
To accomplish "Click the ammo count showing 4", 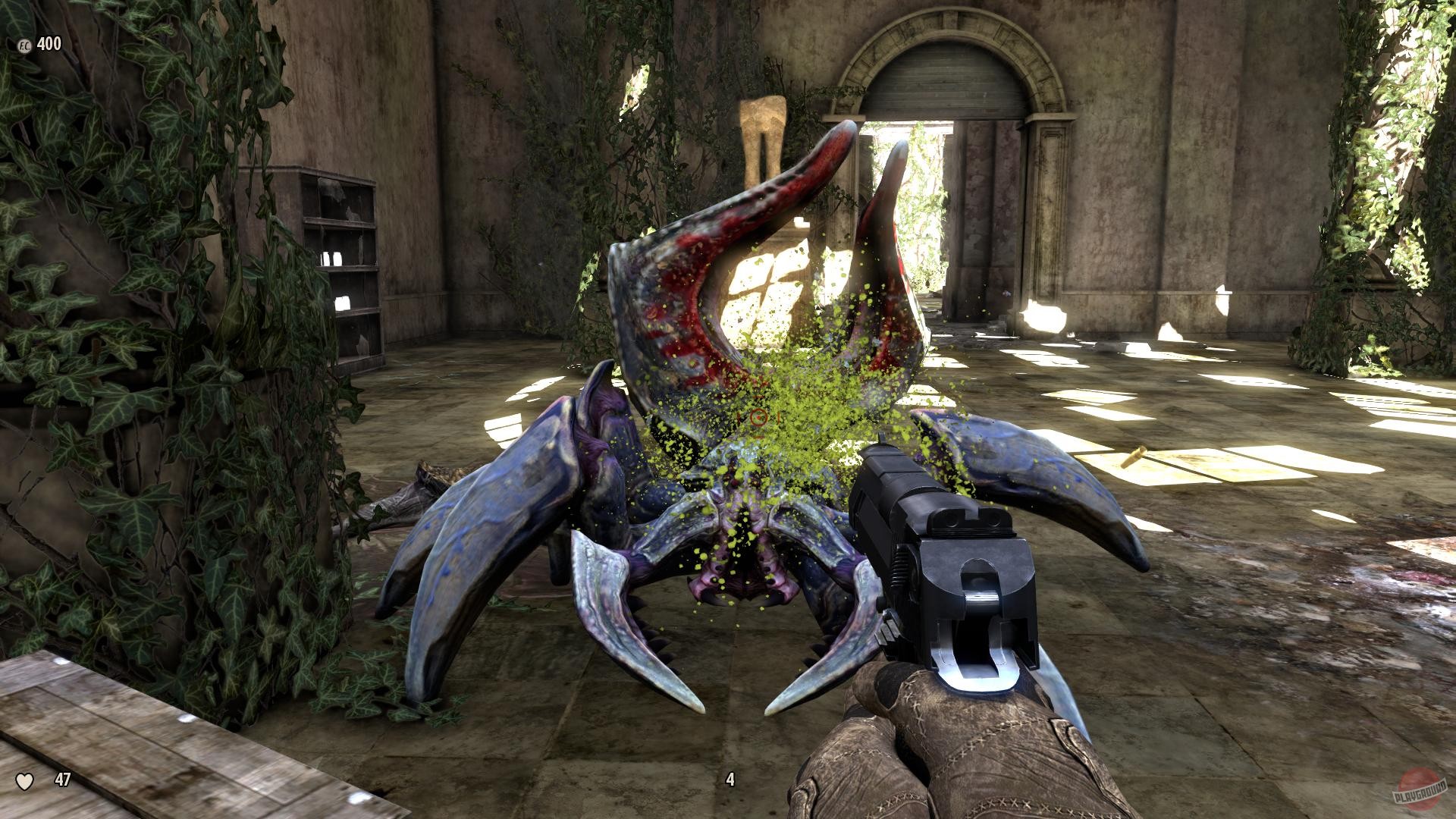I will [x=730, y=778].
